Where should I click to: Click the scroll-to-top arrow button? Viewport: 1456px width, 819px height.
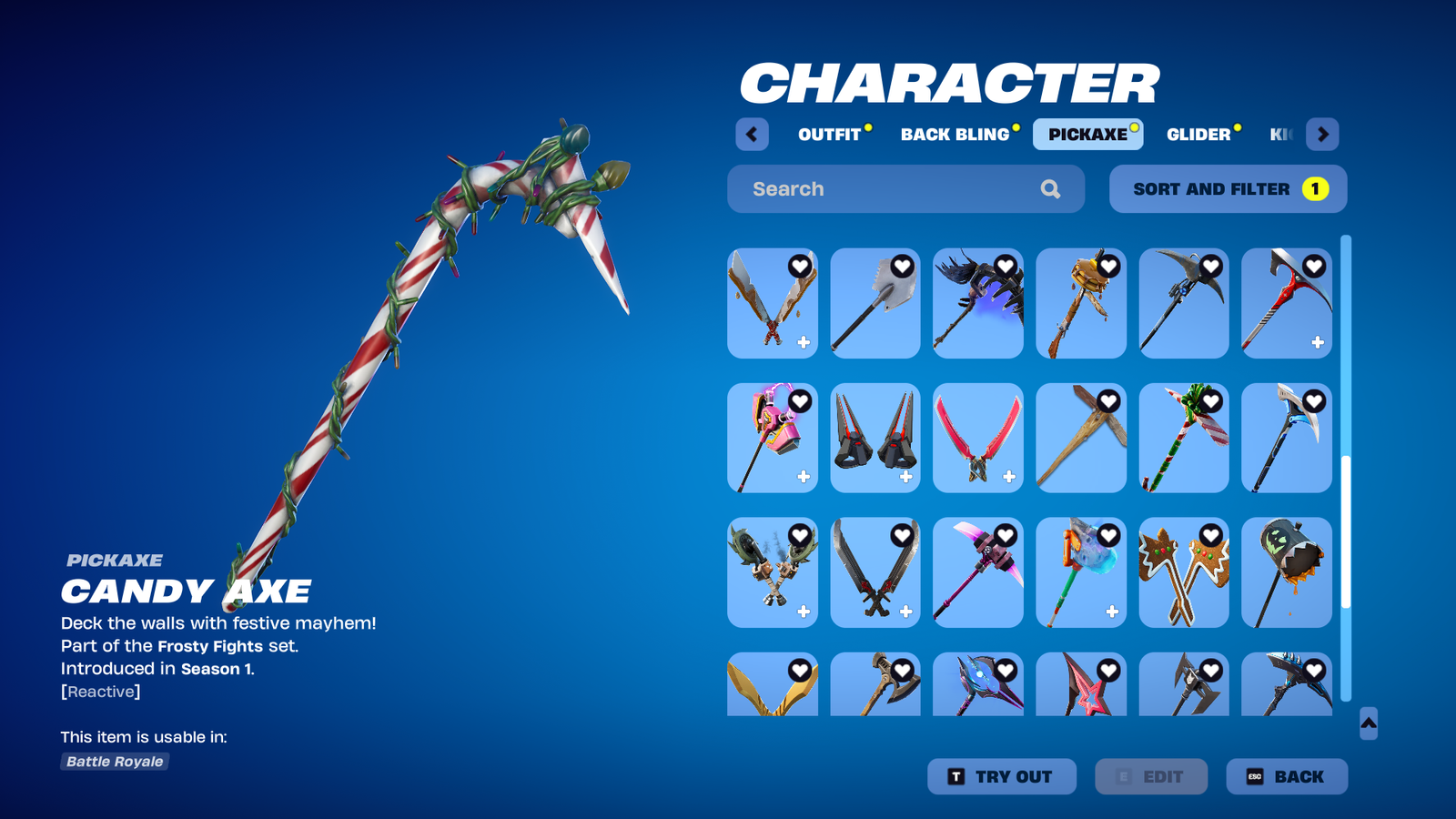point(1368,723)
